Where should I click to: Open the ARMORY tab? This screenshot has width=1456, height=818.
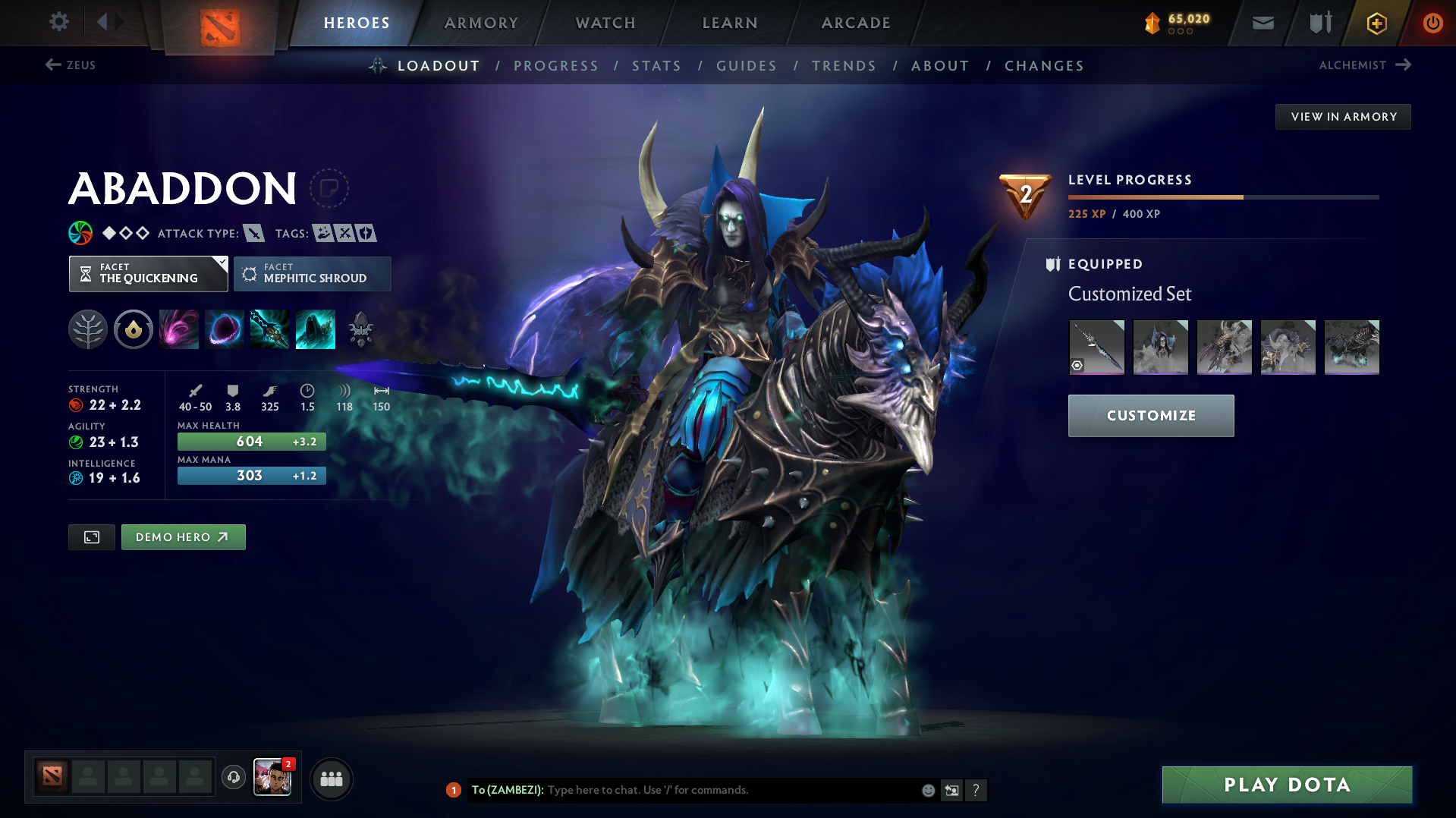pyautogui.click(x=480, y=23)
